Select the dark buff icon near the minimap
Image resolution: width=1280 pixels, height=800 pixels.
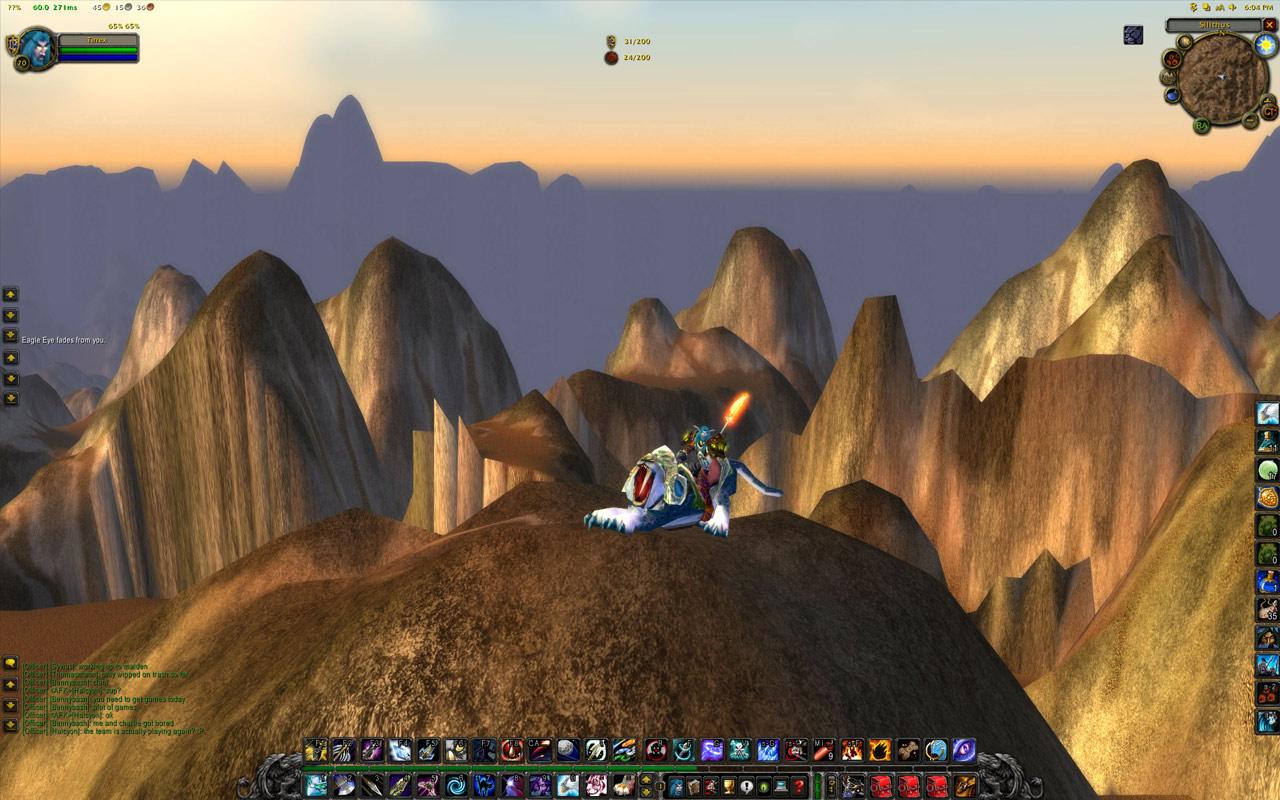1133,35
